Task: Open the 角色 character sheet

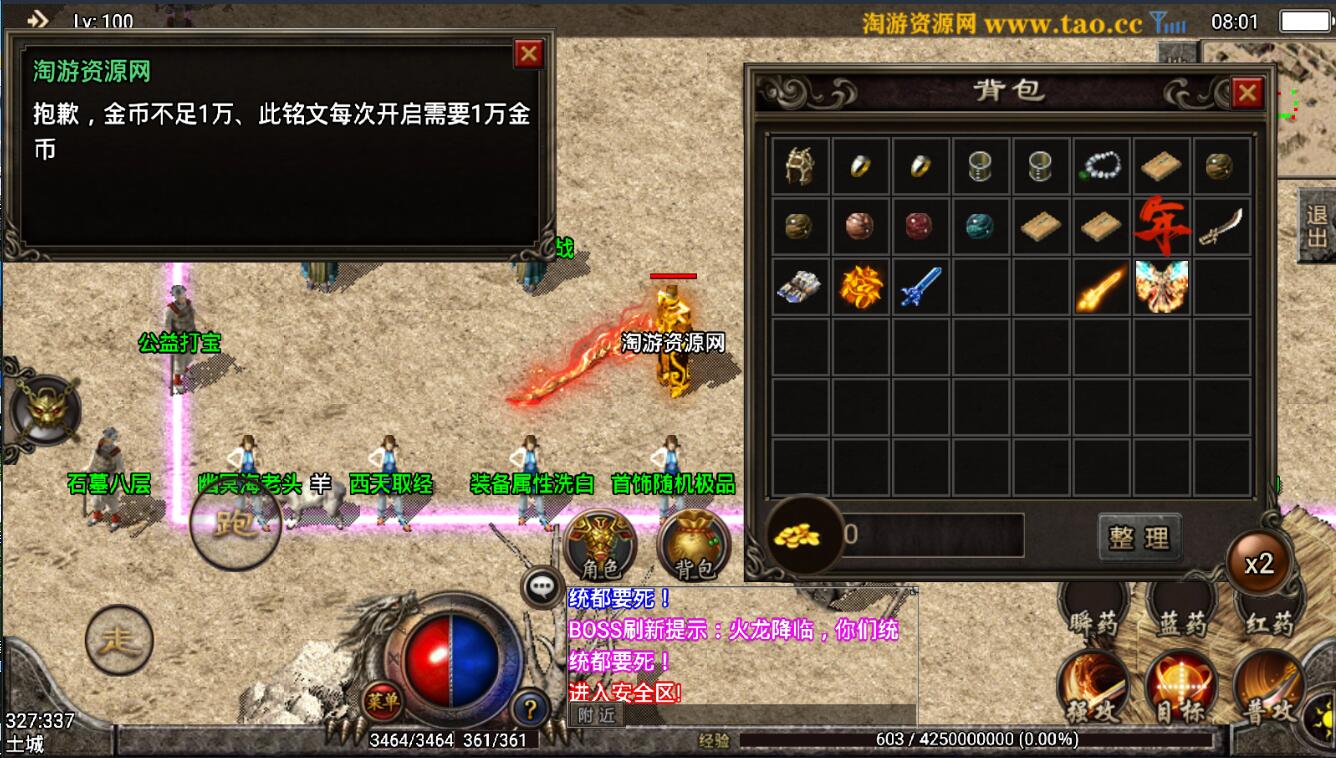Action: coord(600,545)
